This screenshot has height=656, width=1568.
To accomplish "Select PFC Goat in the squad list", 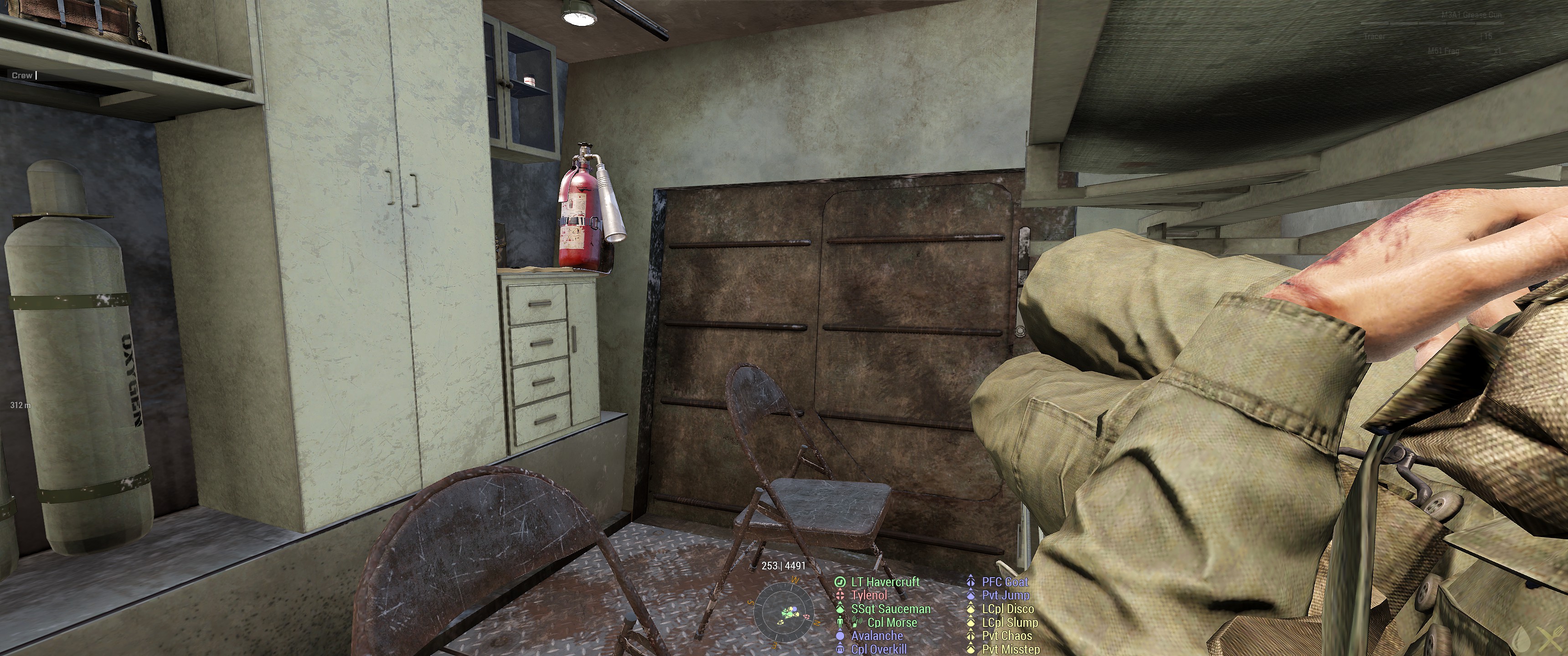I will pos(1004,582).
